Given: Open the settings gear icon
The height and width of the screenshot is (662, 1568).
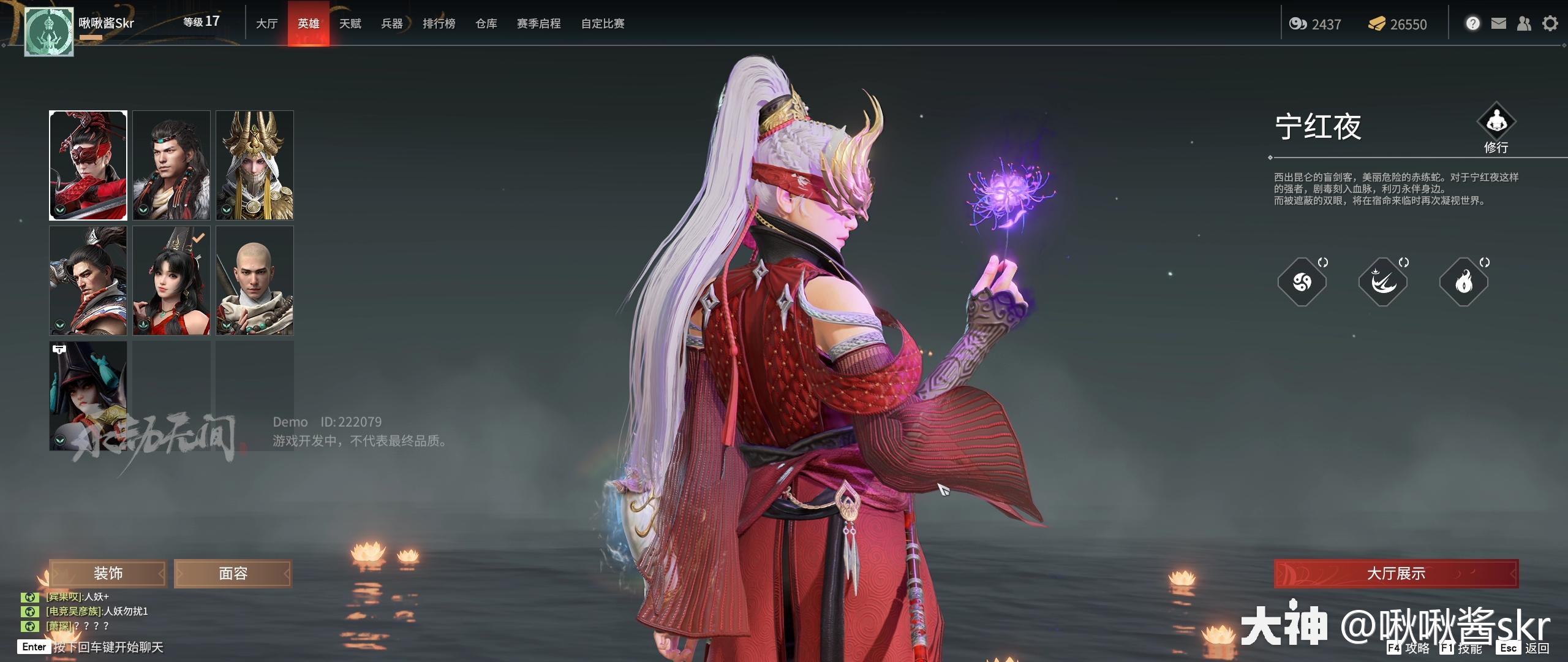Looking at the screenshot, I should click(x=1550, y=23).
